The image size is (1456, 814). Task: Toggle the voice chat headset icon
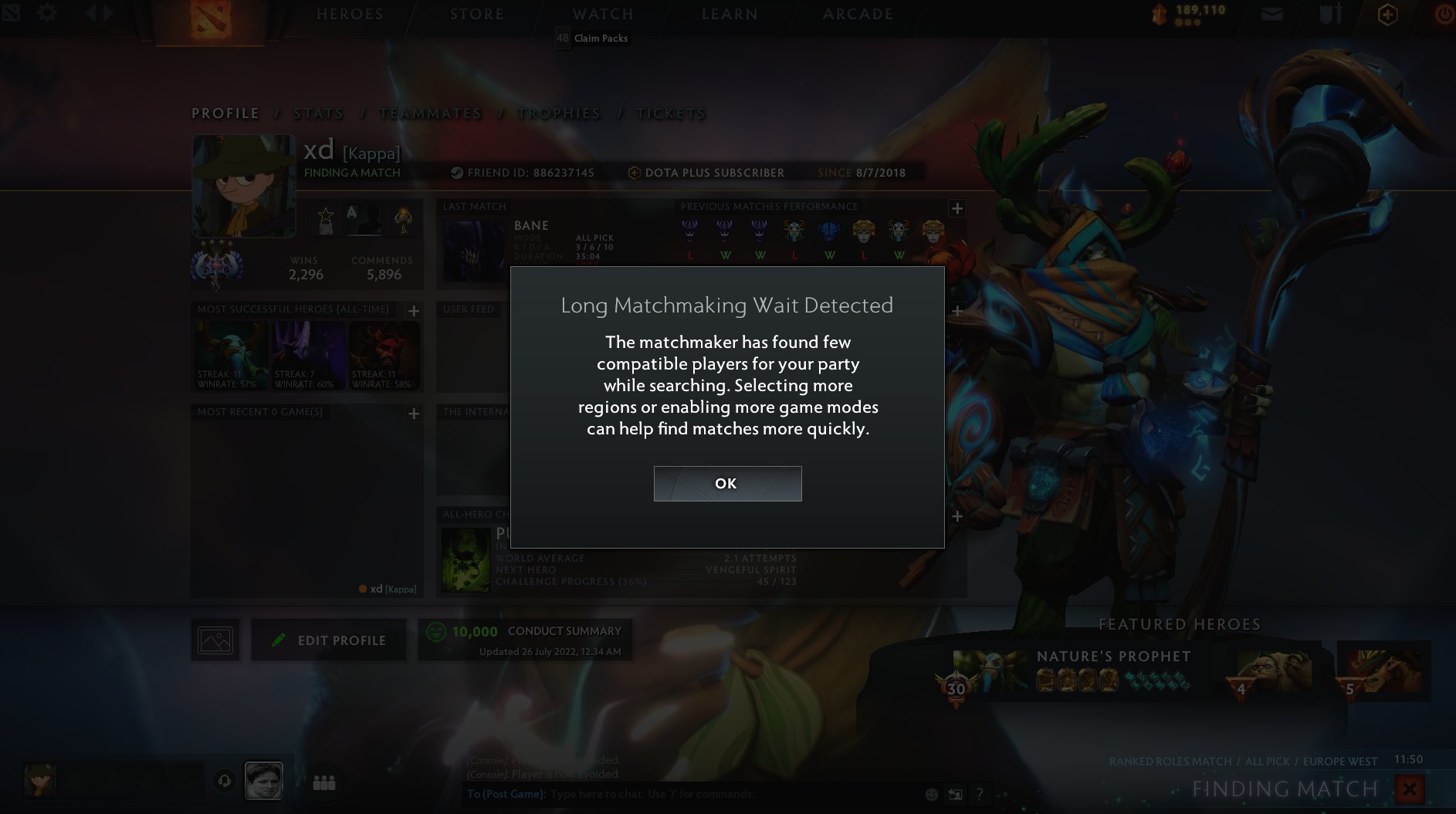pos(223,780)
